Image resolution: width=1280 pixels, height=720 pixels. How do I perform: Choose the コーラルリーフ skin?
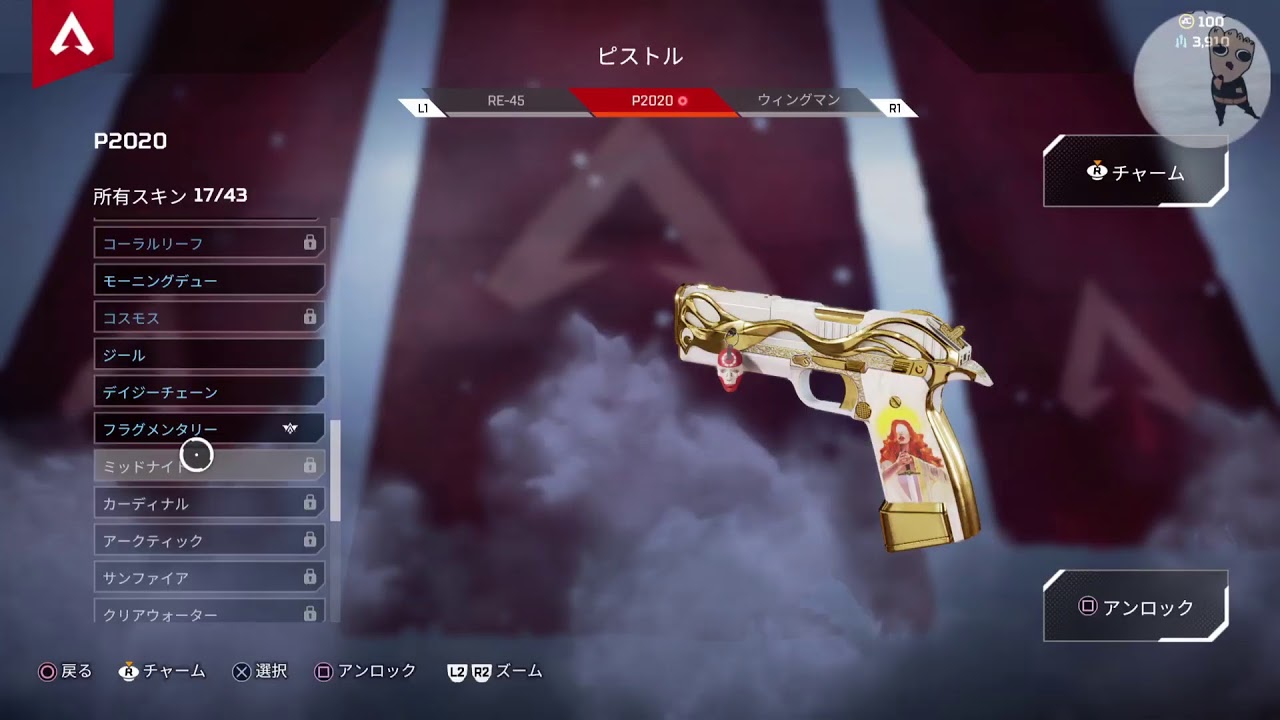[x=209, y=243]
